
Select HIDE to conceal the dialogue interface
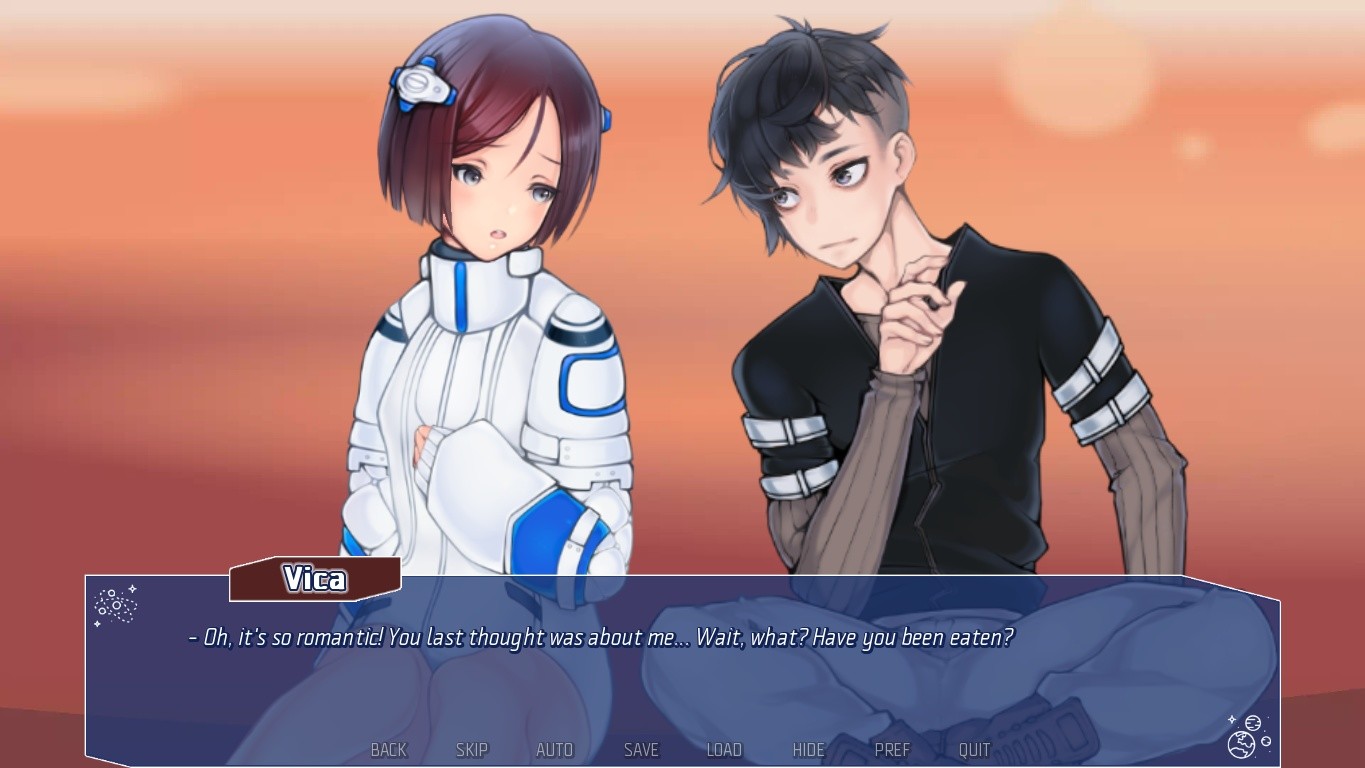pos(807,749)
